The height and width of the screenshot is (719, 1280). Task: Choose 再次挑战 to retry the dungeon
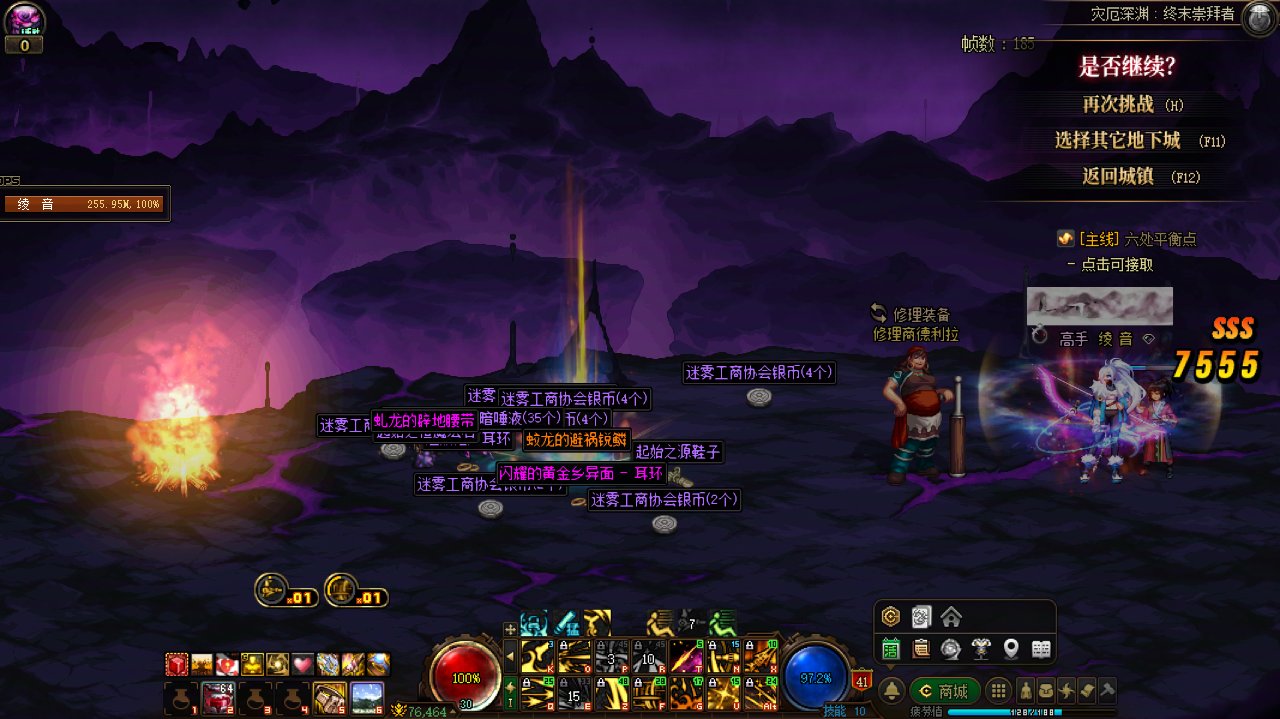coord(1118,104)
